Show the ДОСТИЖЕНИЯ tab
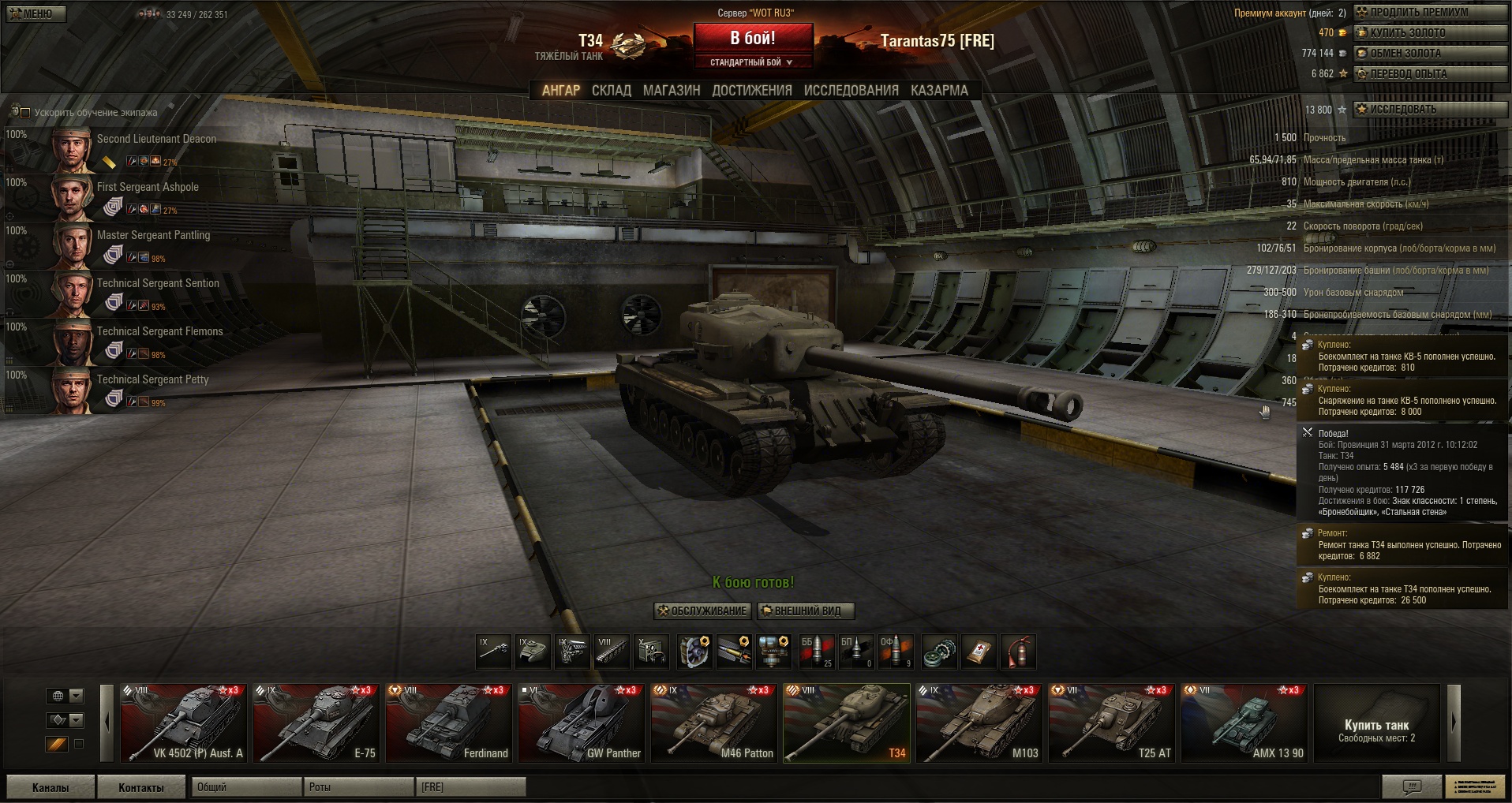The image size is (1512, 803). pos(752,91)
